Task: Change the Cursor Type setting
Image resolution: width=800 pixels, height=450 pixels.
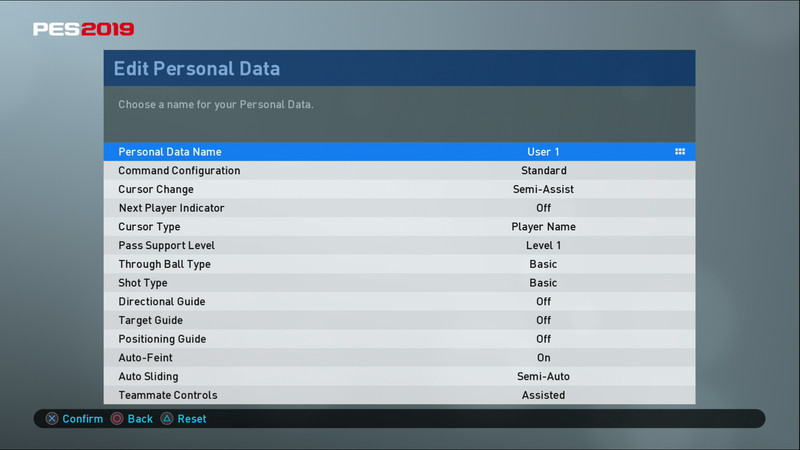Action: click(x=400, y=227)
